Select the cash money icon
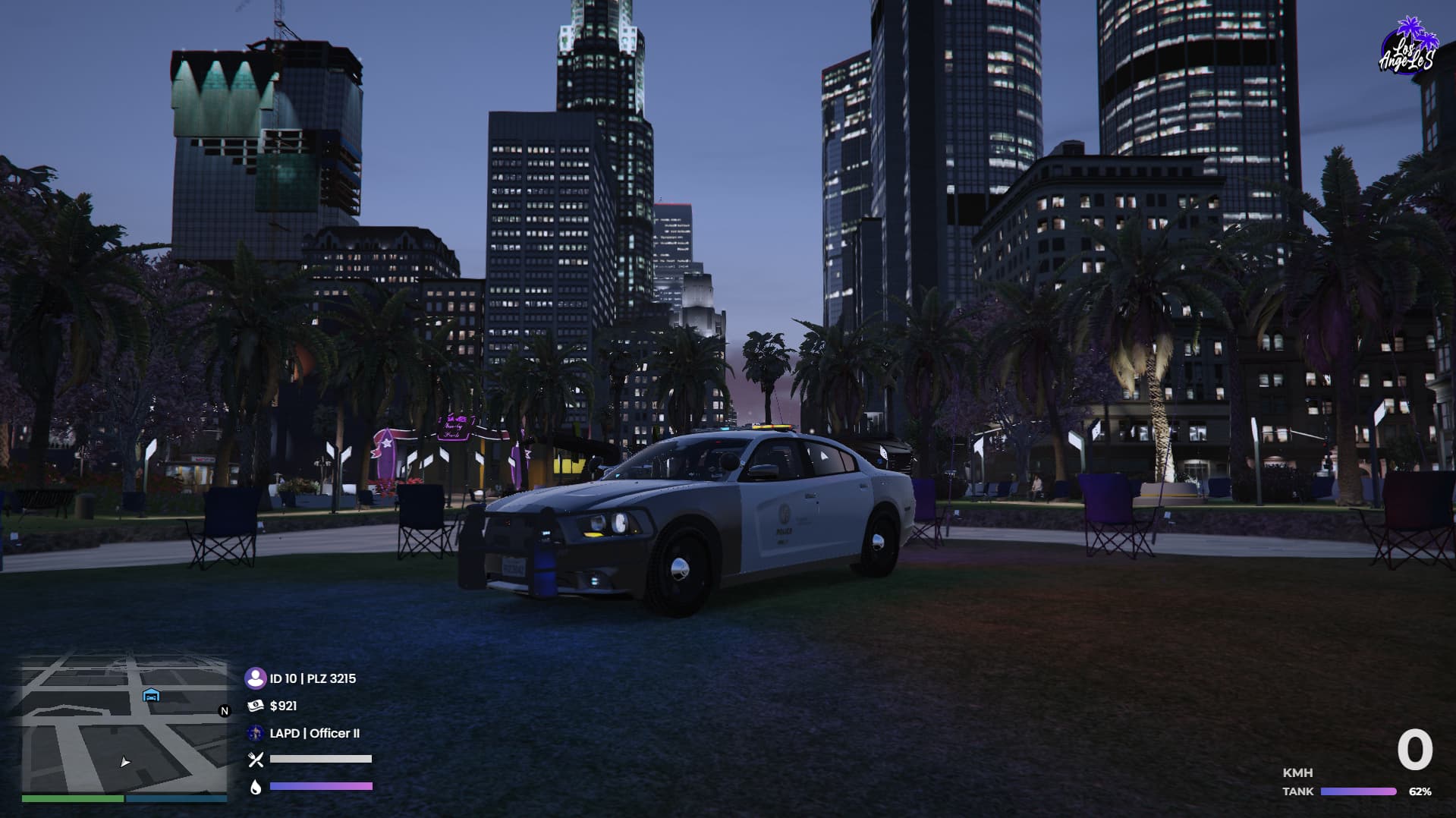 coord(256,706)
